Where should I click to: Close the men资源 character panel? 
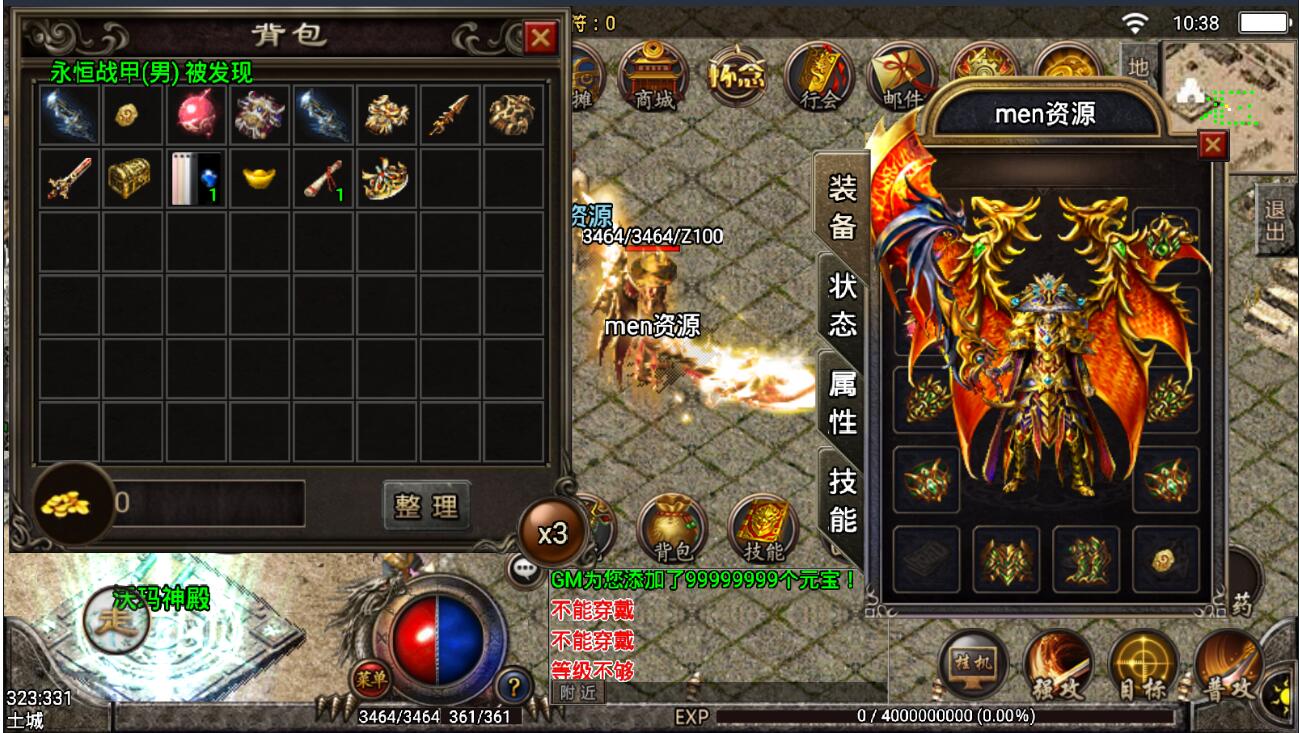1212,146
